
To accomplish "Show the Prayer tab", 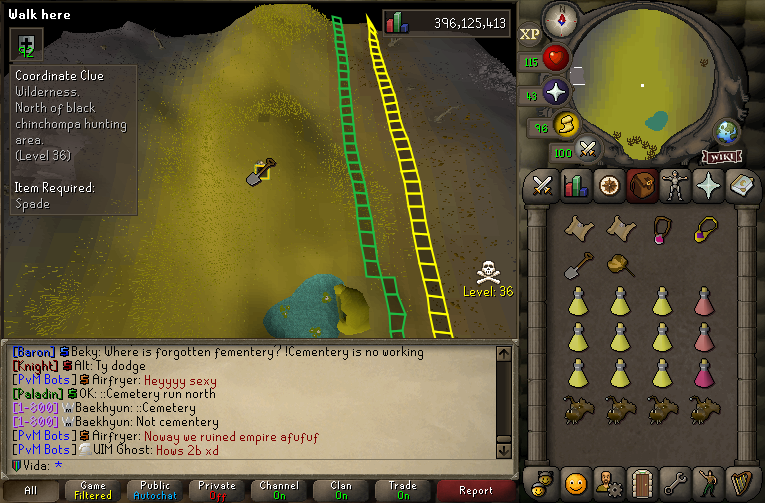I will [707, 185].
